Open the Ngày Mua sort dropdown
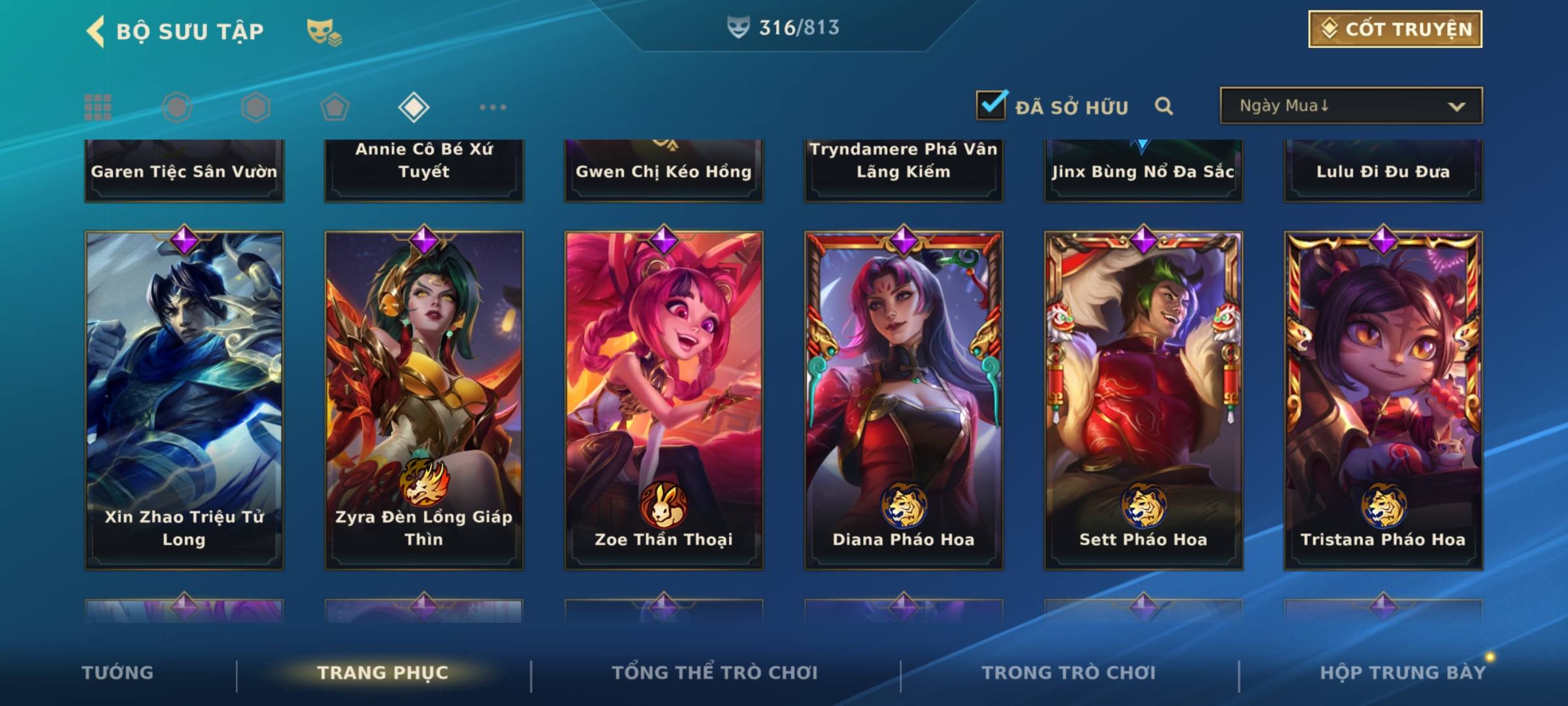 (x=1350, y=106)
